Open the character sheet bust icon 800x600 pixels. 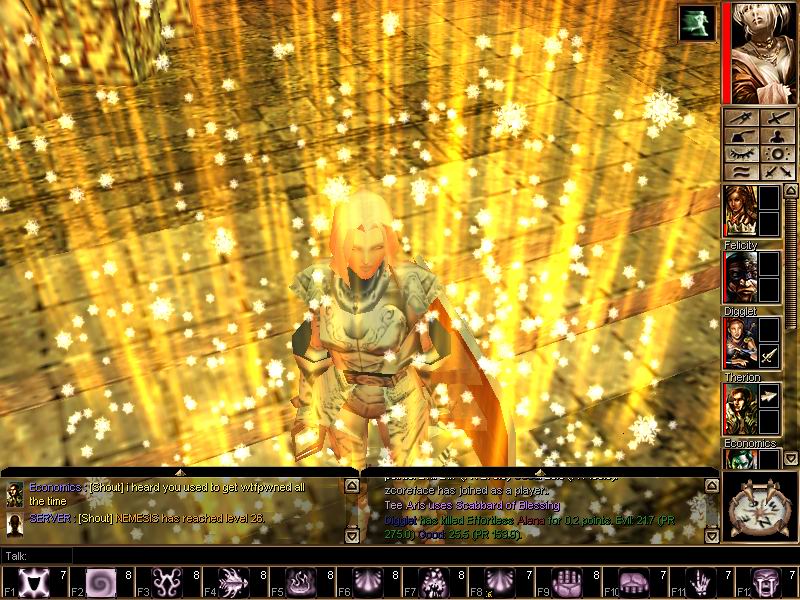(x=778, y=137)
